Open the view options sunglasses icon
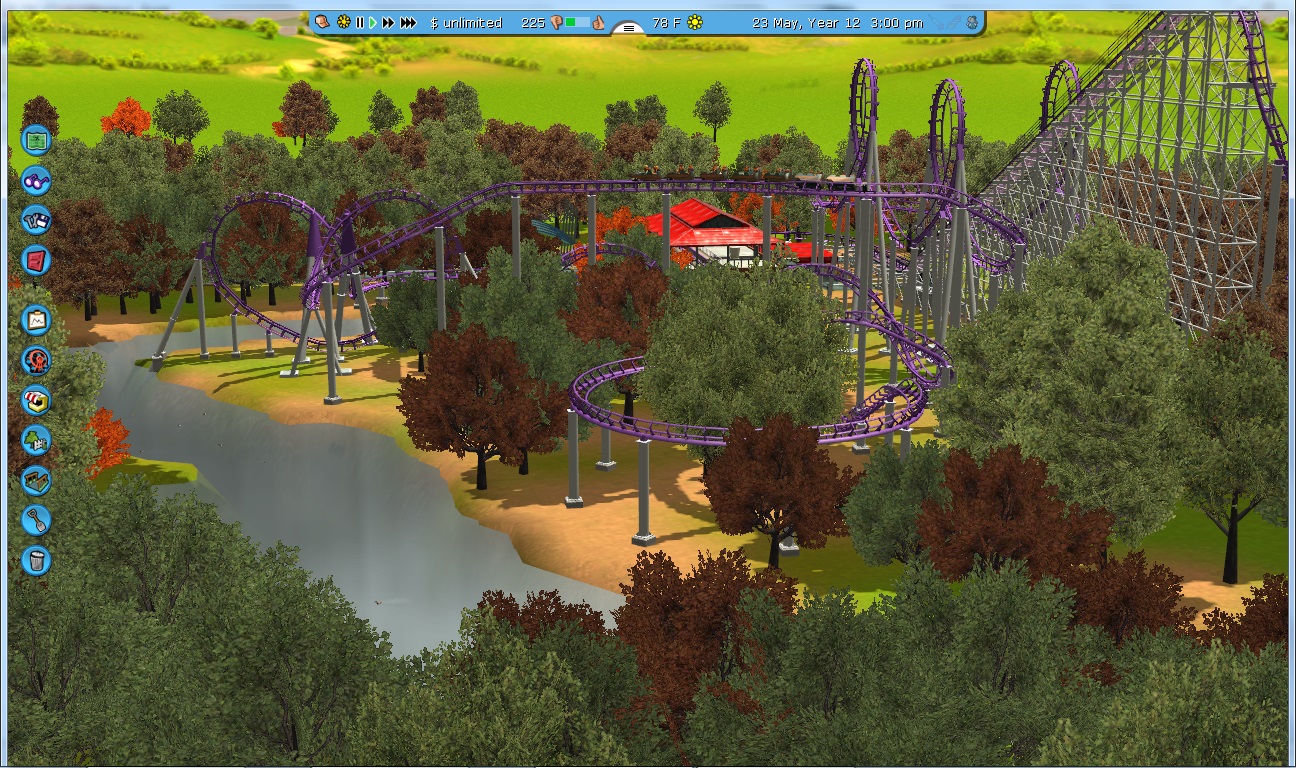Screen dimensions: 1296x768 pos(36,181)
